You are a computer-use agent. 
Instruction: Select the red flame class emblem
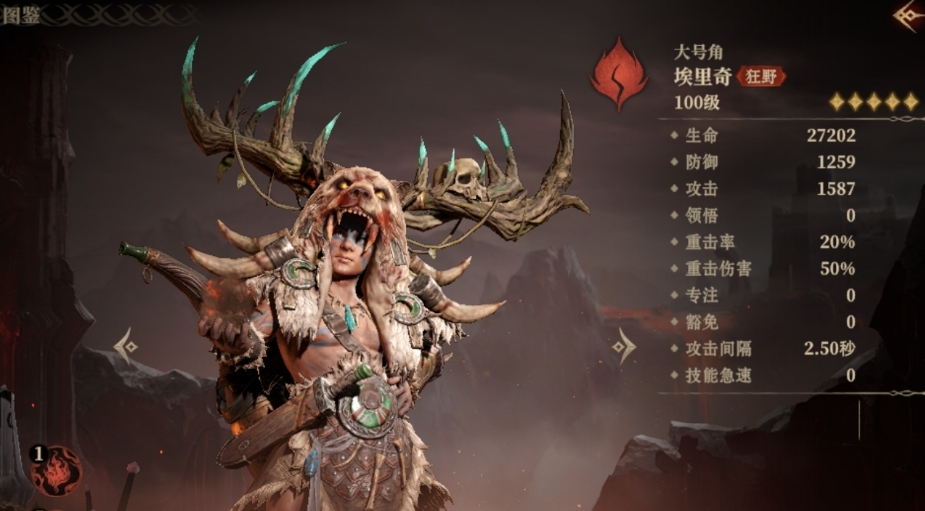(618, 74)
